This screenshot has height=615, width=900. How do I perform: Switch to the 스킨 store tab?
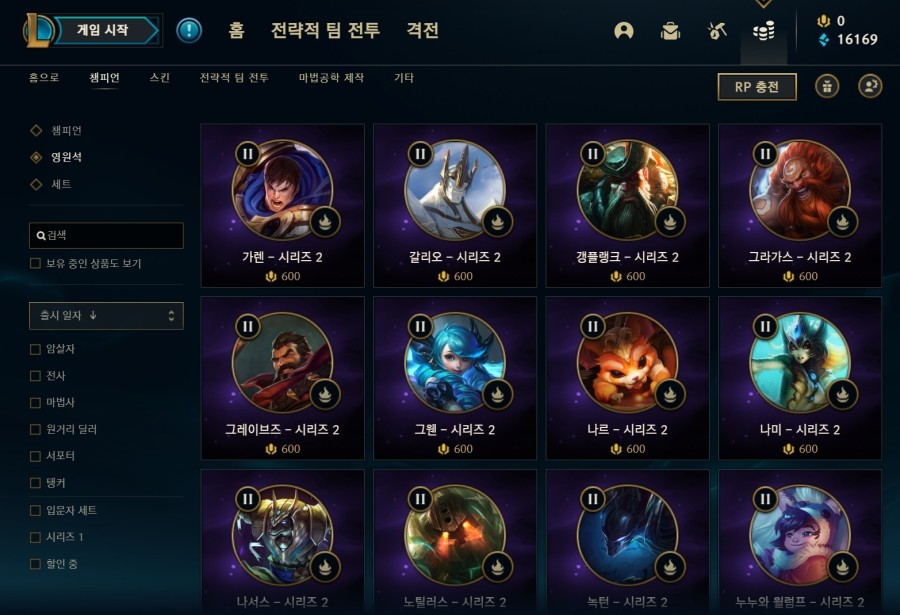point(159,78)
